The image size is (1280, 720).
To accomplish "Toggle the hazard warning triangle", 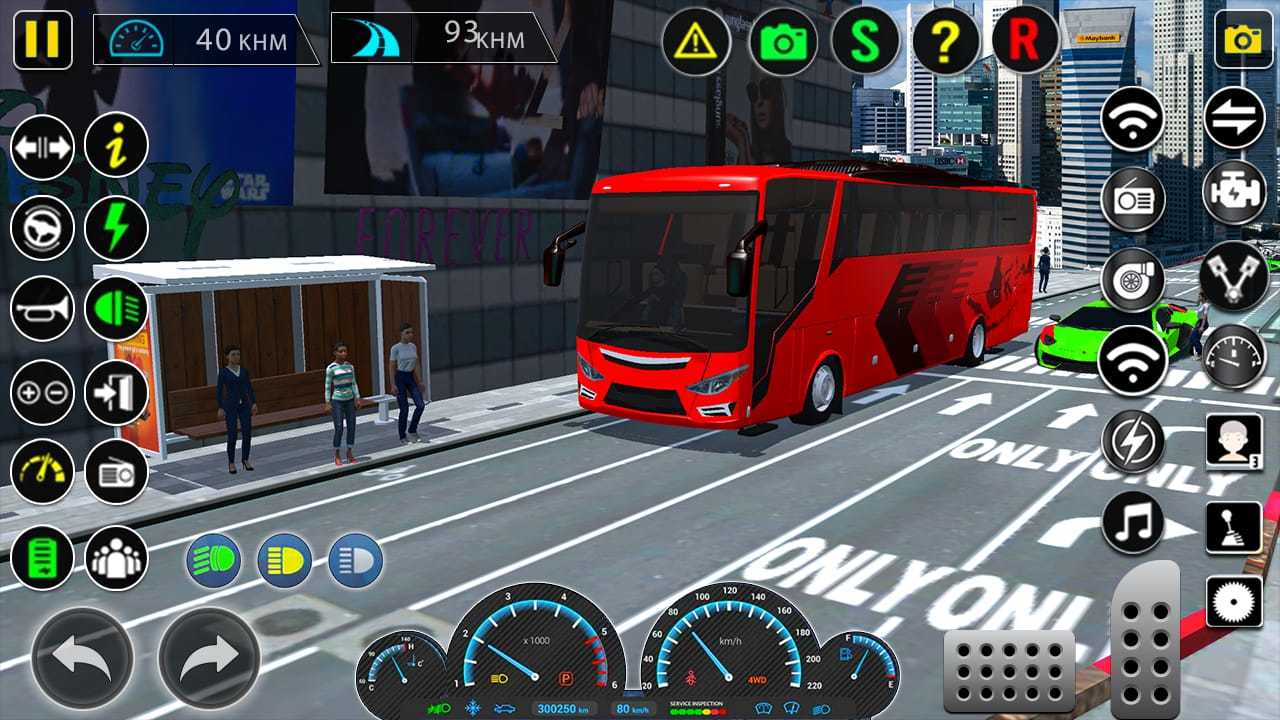I will point(696,41).
